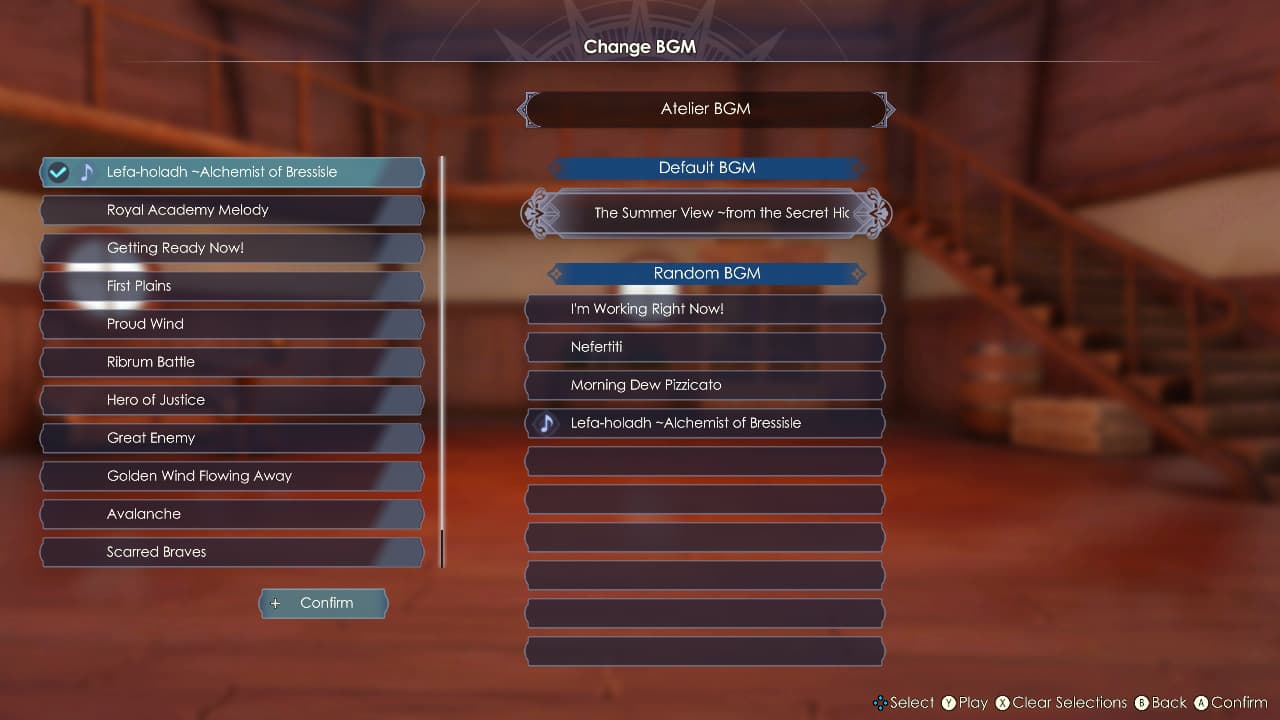Select The Summer View default BGM
1280x720 pixels.
click(705, 213)
